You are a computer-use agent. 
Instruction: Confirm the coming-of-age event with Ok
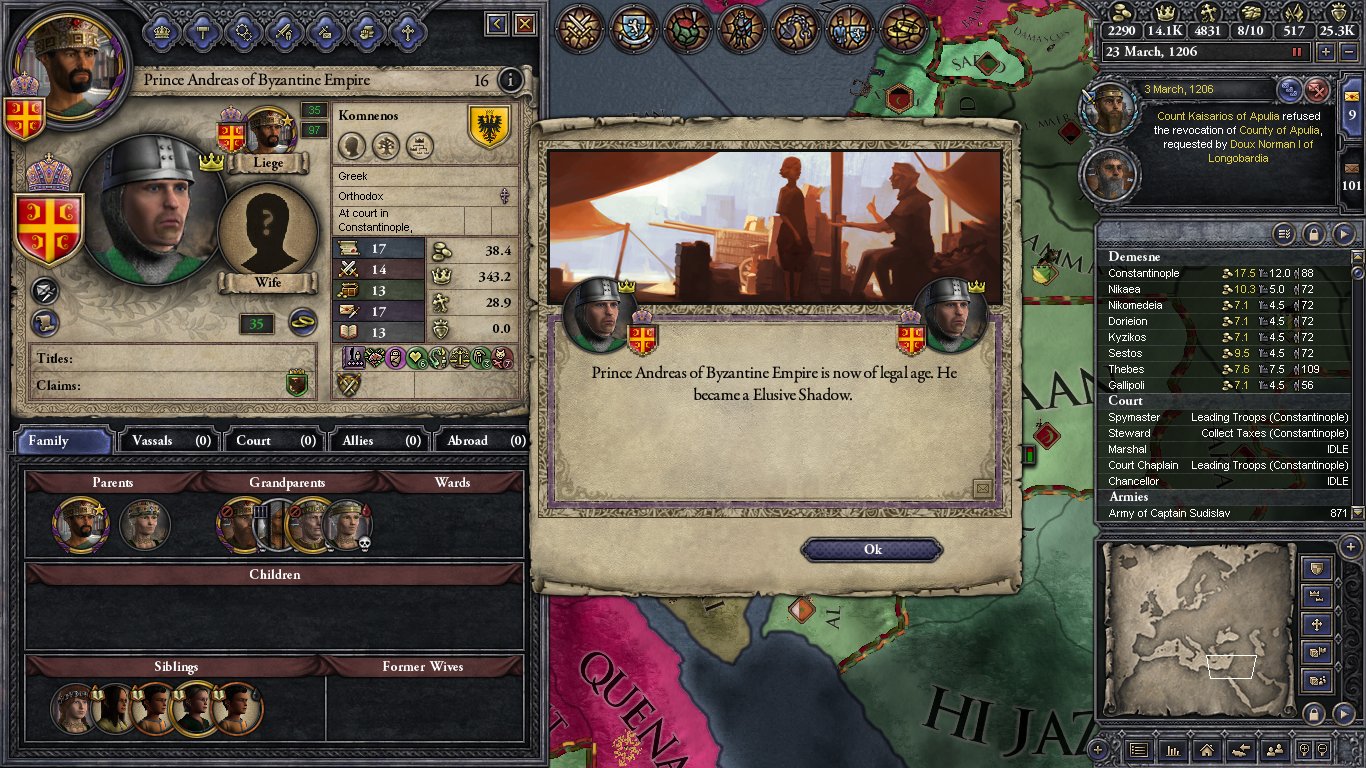click(872, 549)
